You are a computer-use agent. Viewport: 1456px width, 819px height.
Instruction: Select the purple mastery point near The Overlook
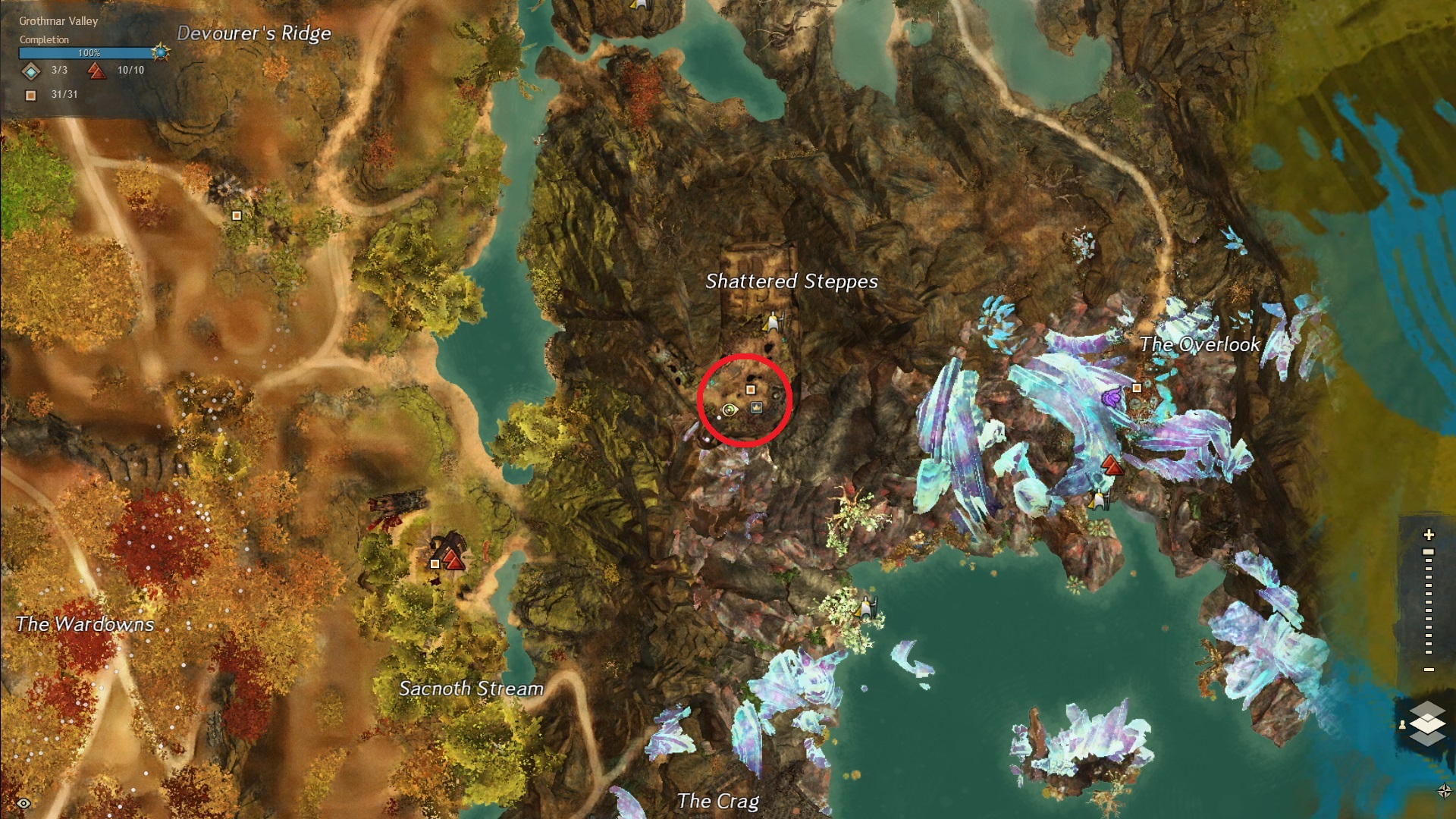pyautogui.click(x=1112, y=396)
